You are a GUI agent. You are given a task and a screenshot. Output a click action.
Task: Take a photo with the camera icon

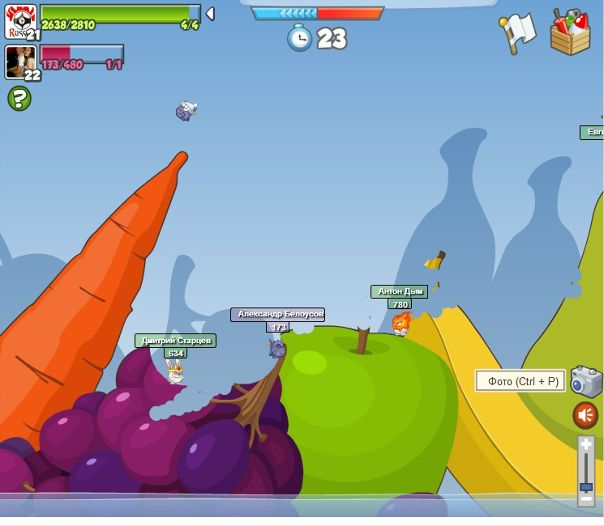pyautogui.click(x=586, y=381)
